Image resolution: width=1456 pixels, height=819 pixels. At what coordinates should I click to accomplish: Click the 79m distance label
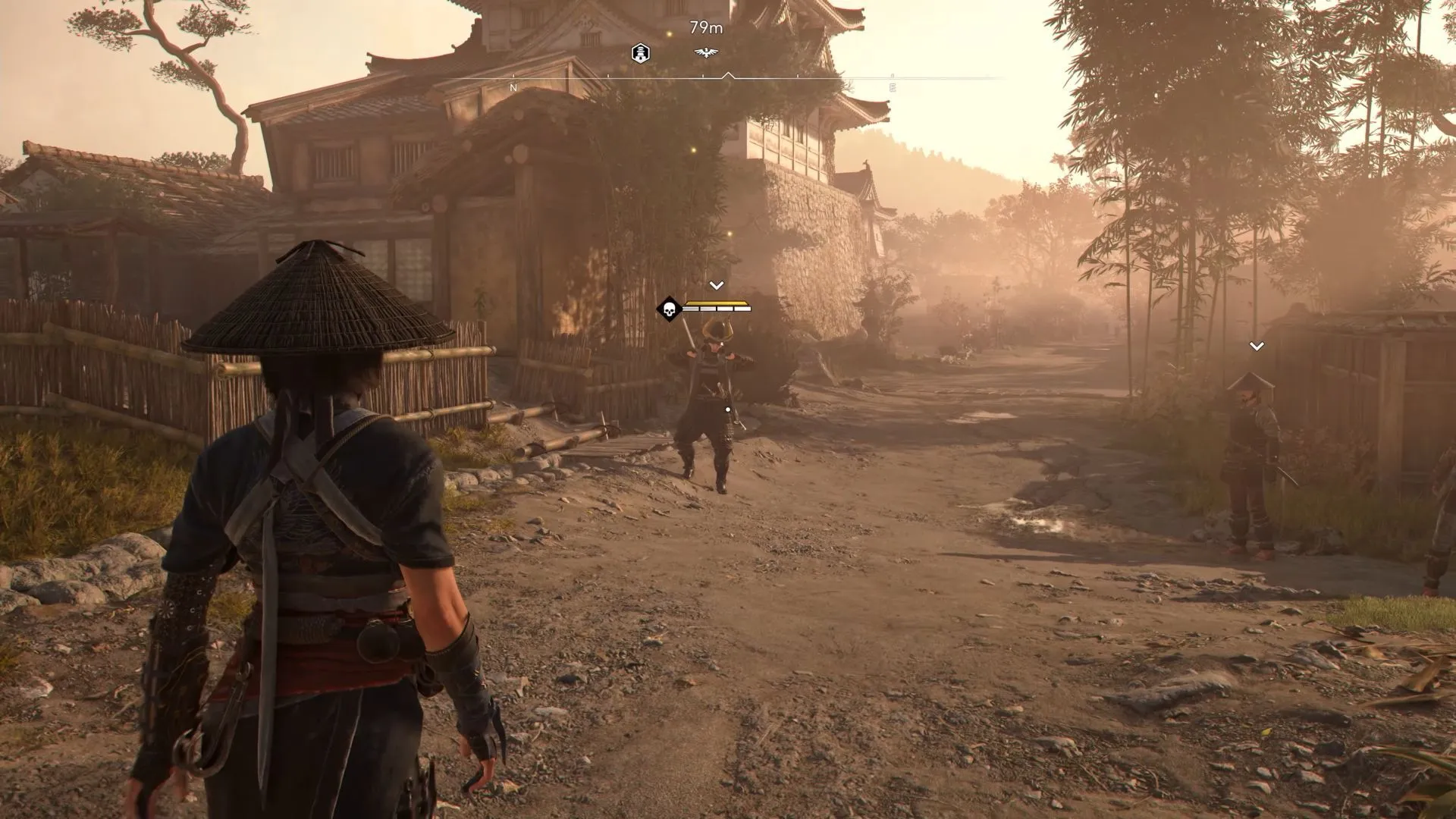[707, 27]
